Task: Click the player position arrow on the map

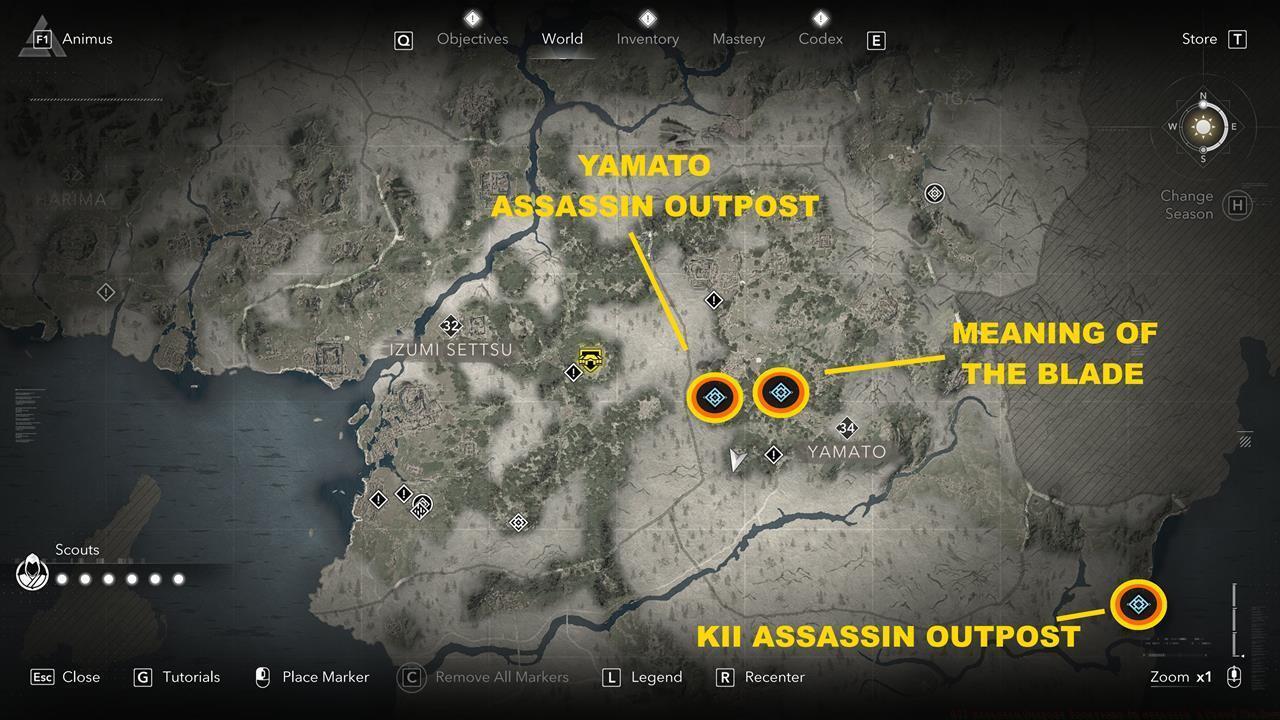Action: [x=737, y=458]
